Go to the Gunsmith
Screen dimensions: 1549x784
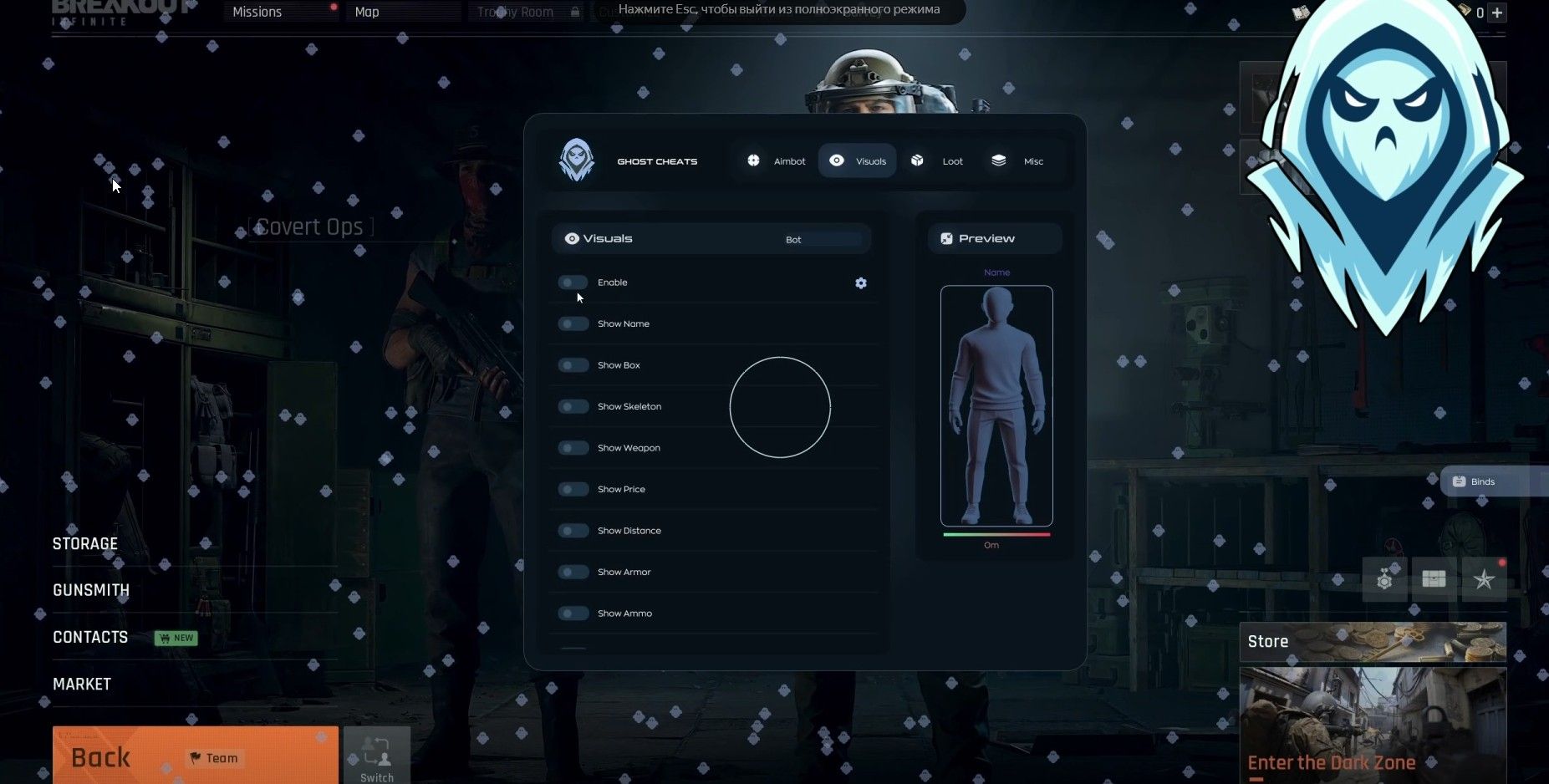coord(91,590)
